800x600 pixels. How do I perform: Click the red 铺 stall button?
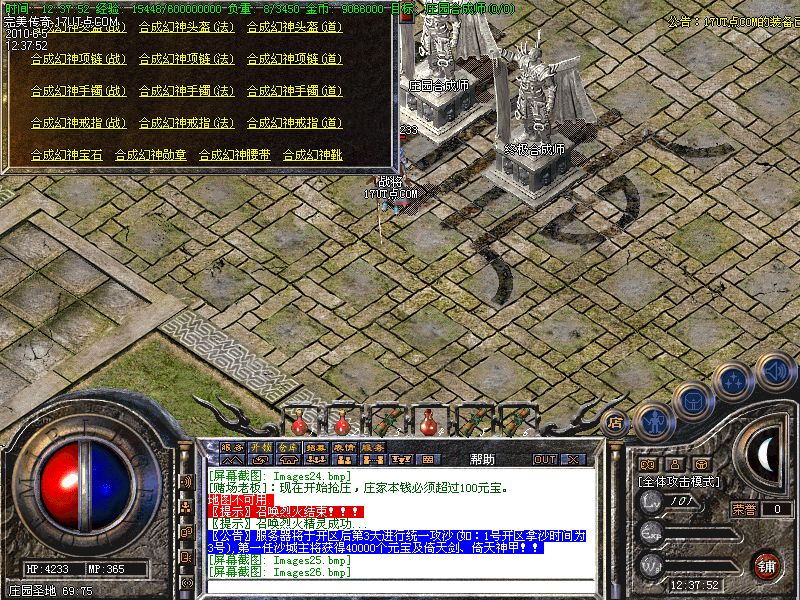pyautogui.click(x=767, y=564)
